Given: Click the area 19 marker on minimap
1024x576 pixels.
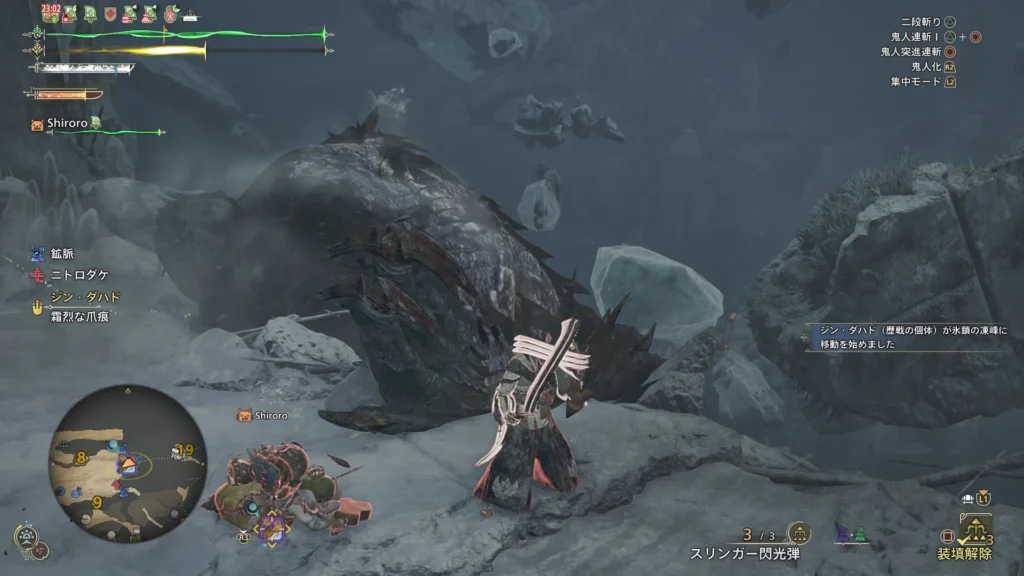Looking at the screenshot, I should click(x=185, y=450).
